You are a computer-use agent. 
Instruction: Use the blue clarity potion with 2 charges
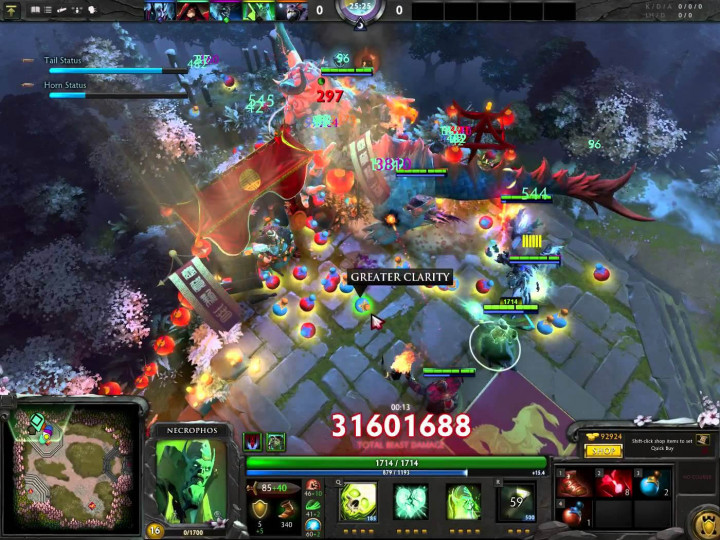(652, 485)
